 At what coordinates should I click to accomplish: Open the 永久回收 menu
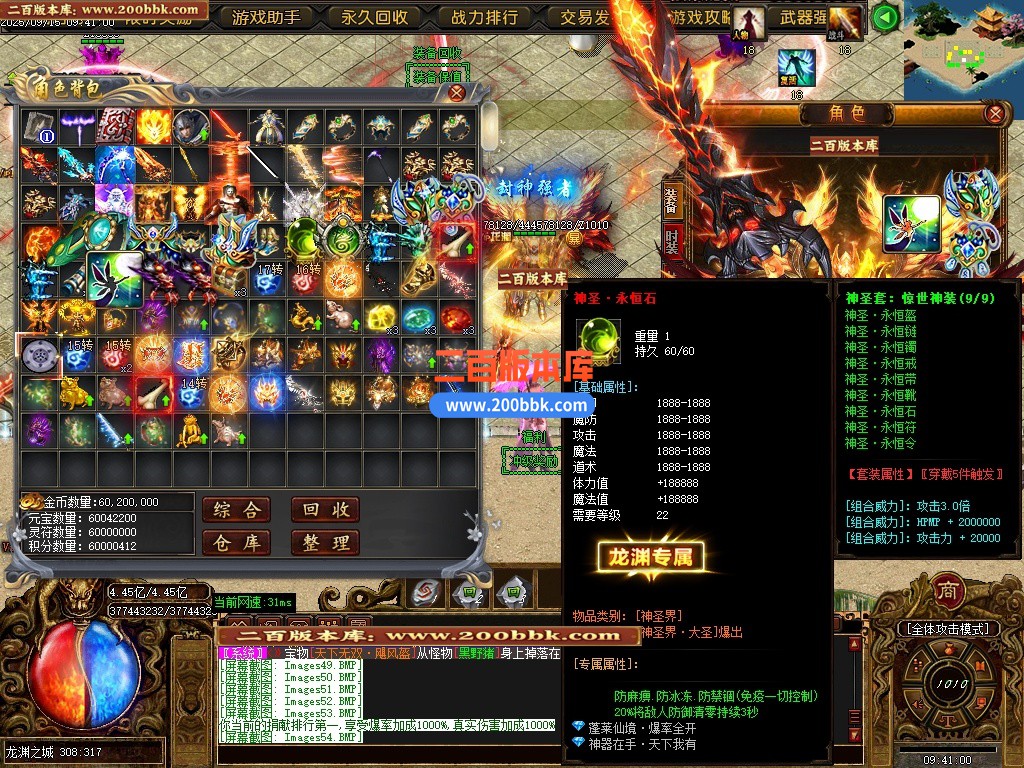(x=375, y=17)
